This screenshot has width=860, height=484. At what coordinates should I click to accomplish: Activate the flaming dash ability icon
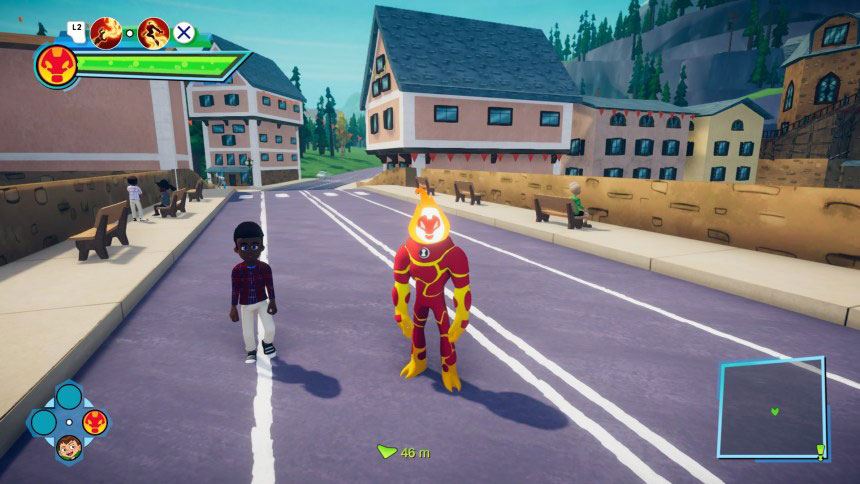tap(153, 33)
